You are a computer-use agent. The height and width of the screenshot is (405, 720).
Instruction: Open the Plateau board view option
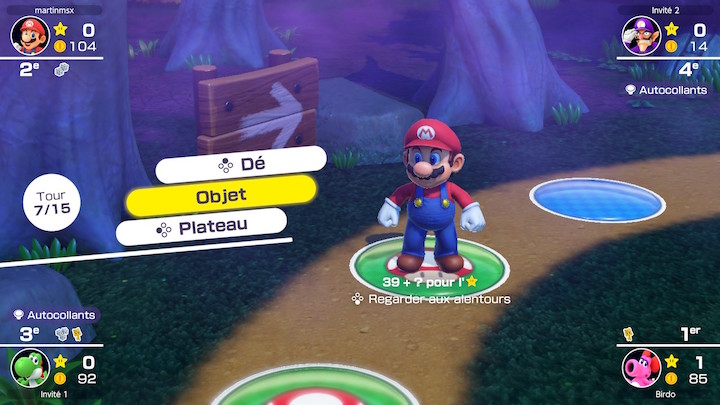(x=201, y=229)
